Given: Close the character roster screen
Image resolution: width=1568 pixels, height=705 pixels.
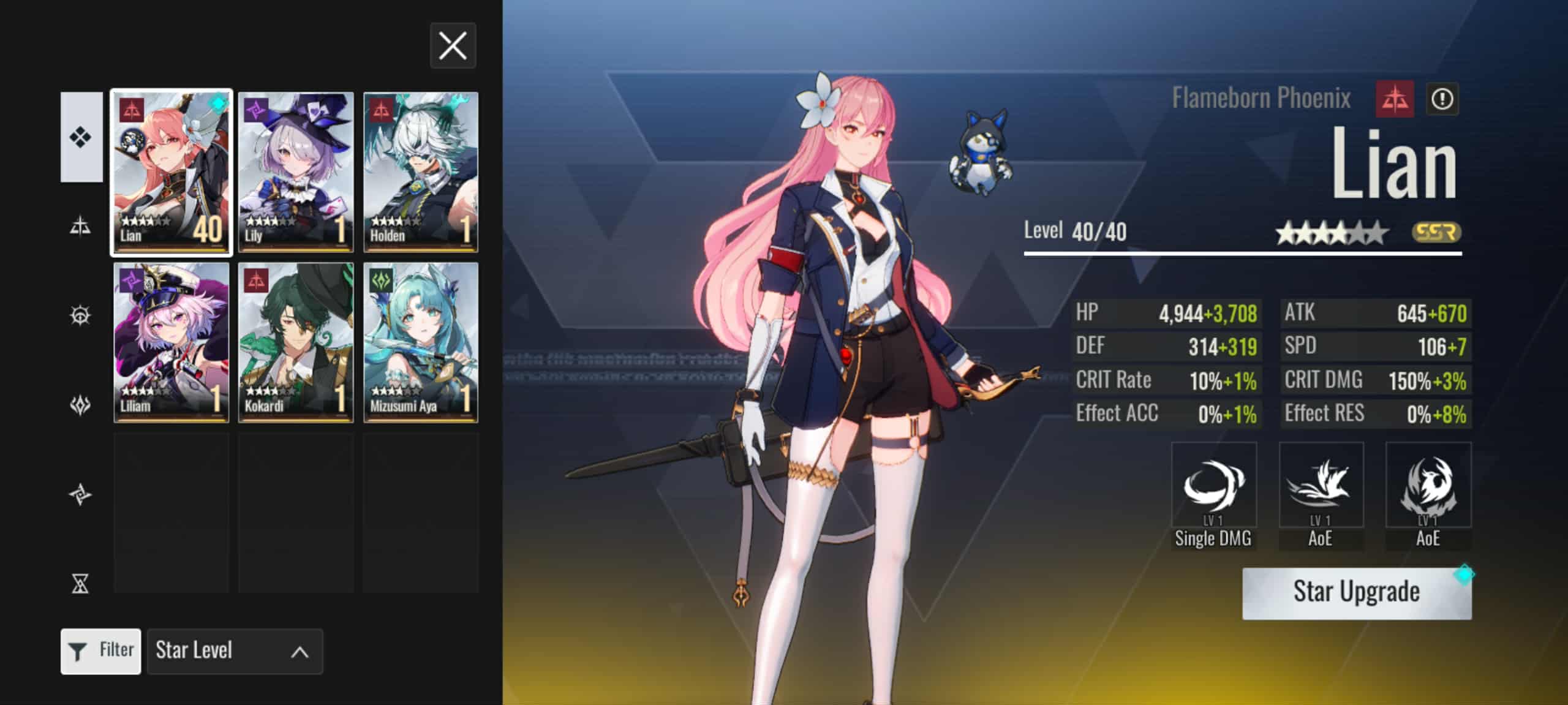Looking at the screenshot, I should coord(453,46).
